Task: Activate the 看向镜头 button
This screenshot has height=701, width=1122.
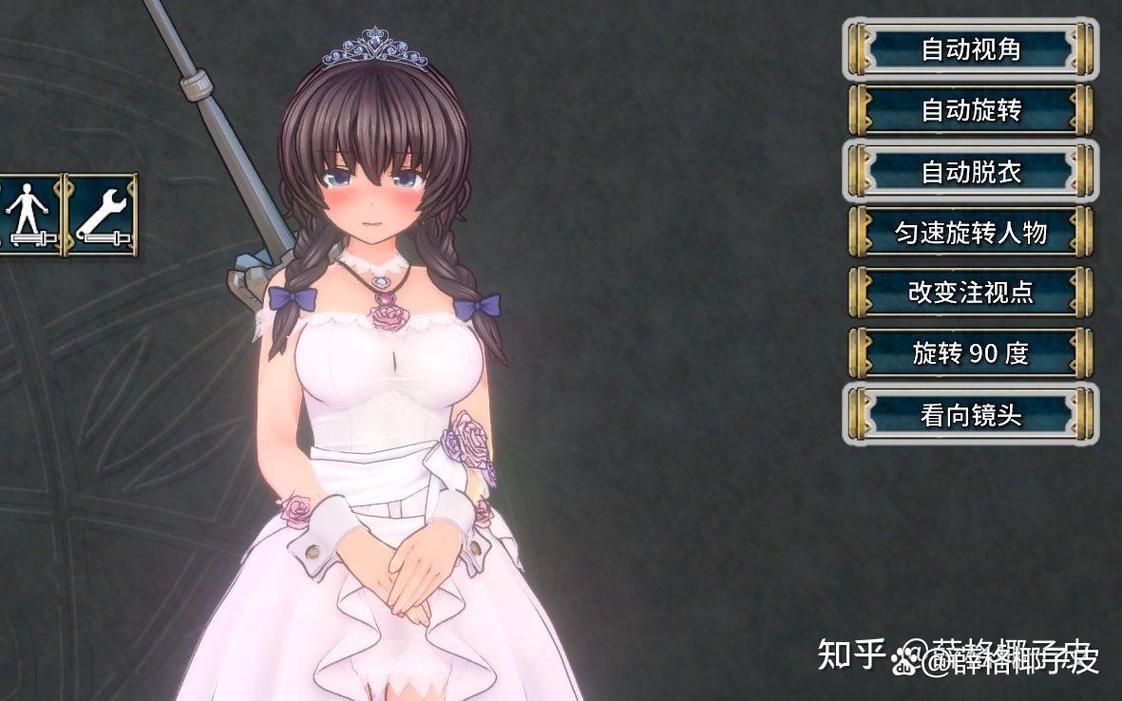Action: point(970,414)
